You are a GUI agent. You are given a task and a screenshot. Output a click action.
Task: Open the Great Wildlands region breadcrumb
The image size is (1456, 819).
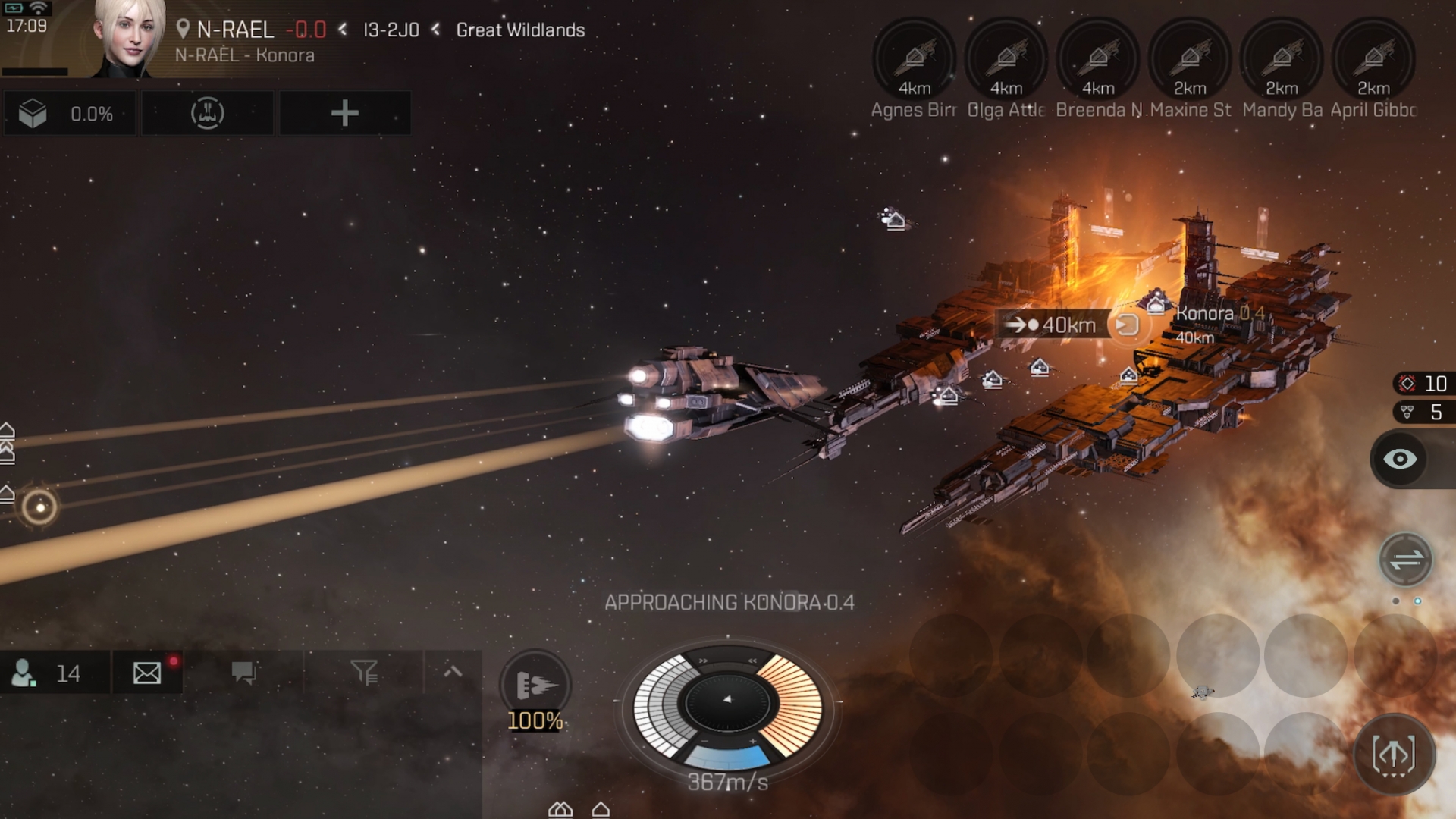click(520, 30)
